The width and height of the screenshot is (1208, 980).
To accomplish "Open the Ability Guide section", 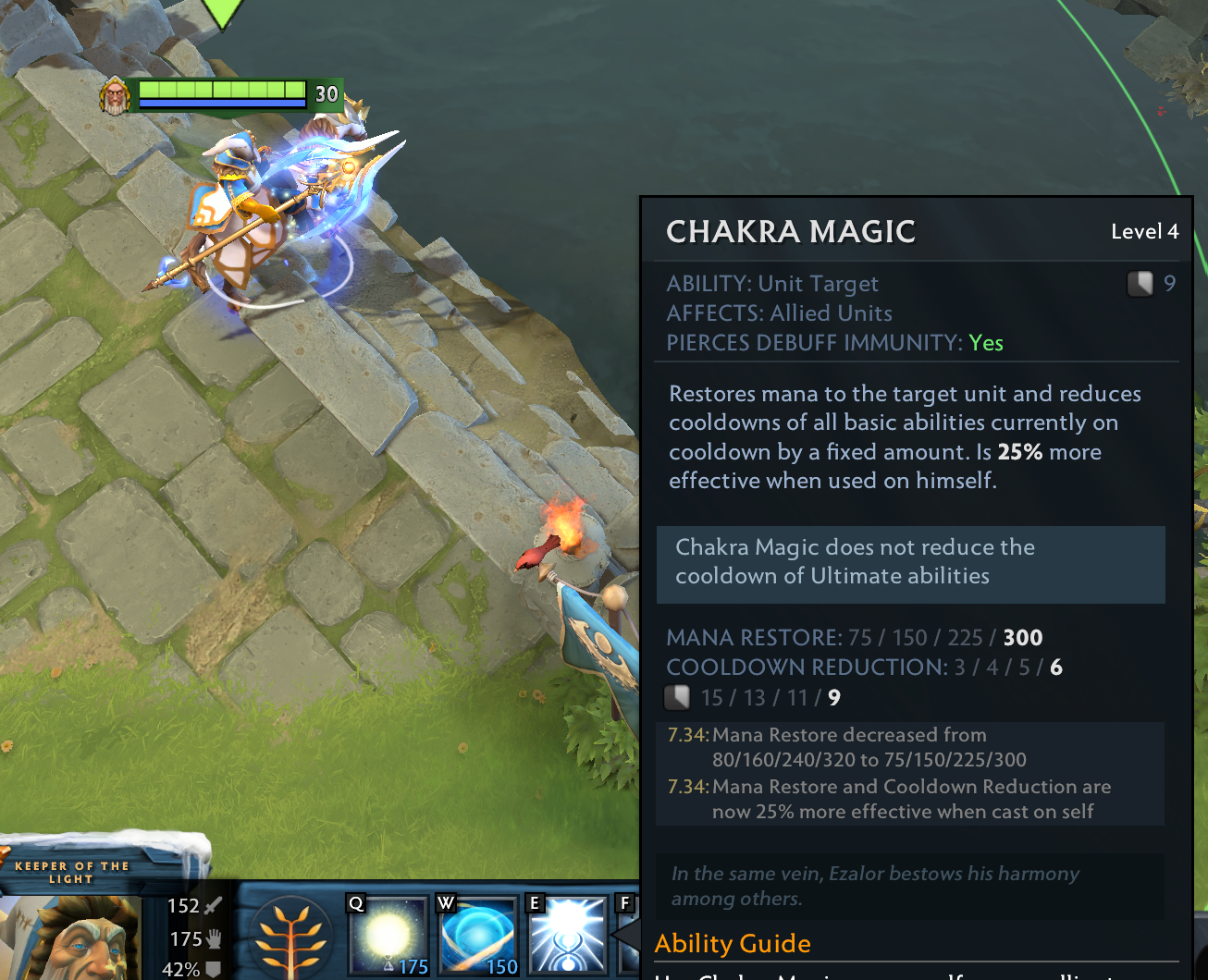I will point(733,943).
